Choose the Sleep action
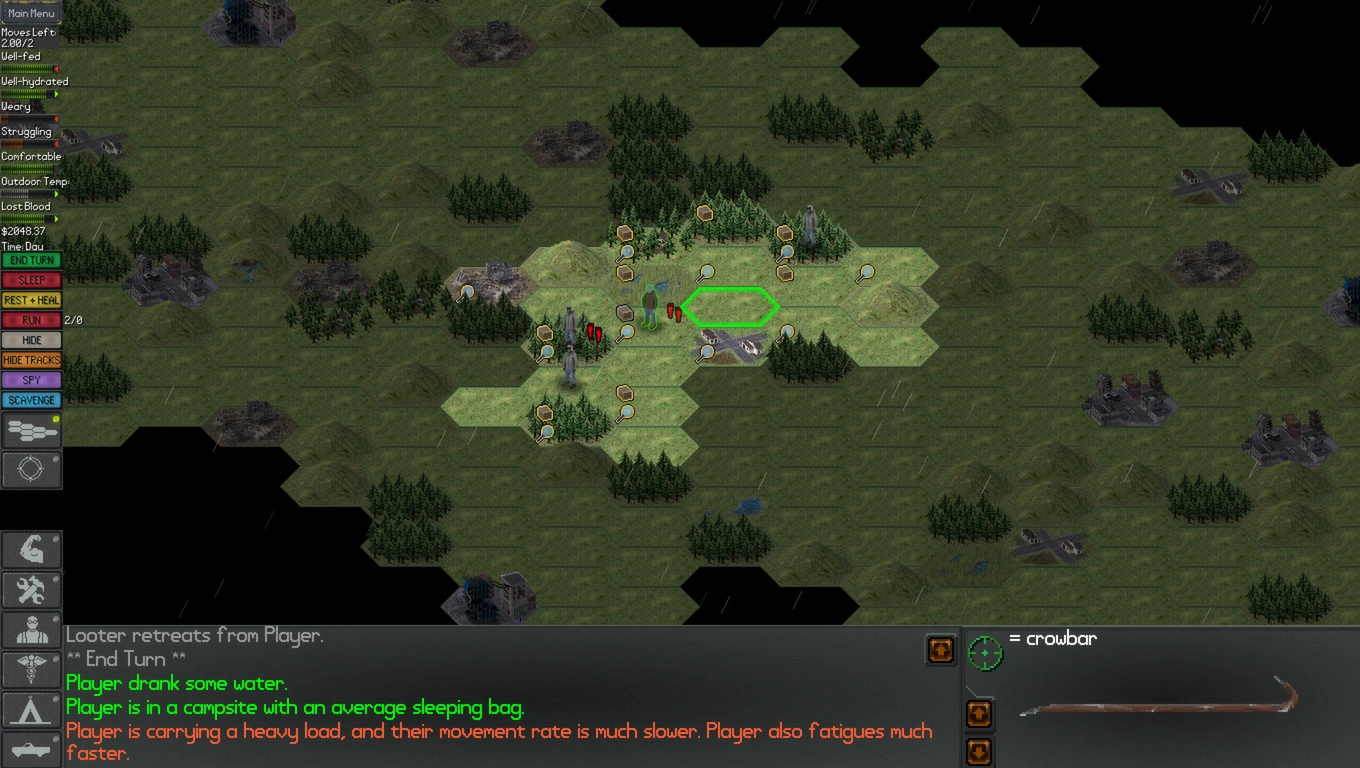The width and height of the screenshot is (1360, 768). pos(31,280)
